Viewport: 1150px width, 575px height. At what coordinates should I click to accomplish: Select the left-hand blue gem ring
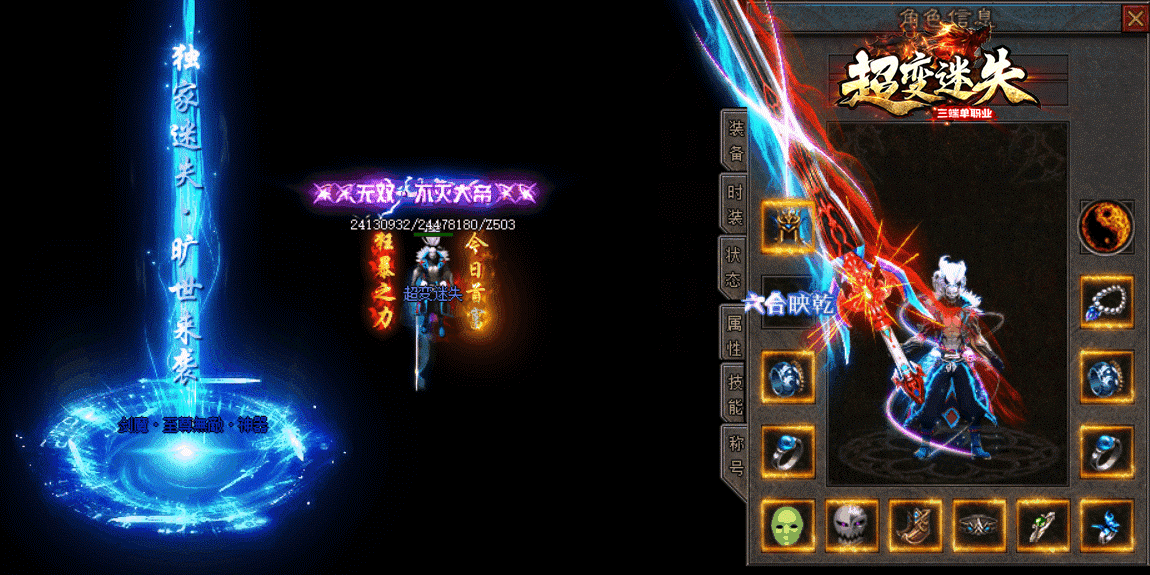[788, 451]
